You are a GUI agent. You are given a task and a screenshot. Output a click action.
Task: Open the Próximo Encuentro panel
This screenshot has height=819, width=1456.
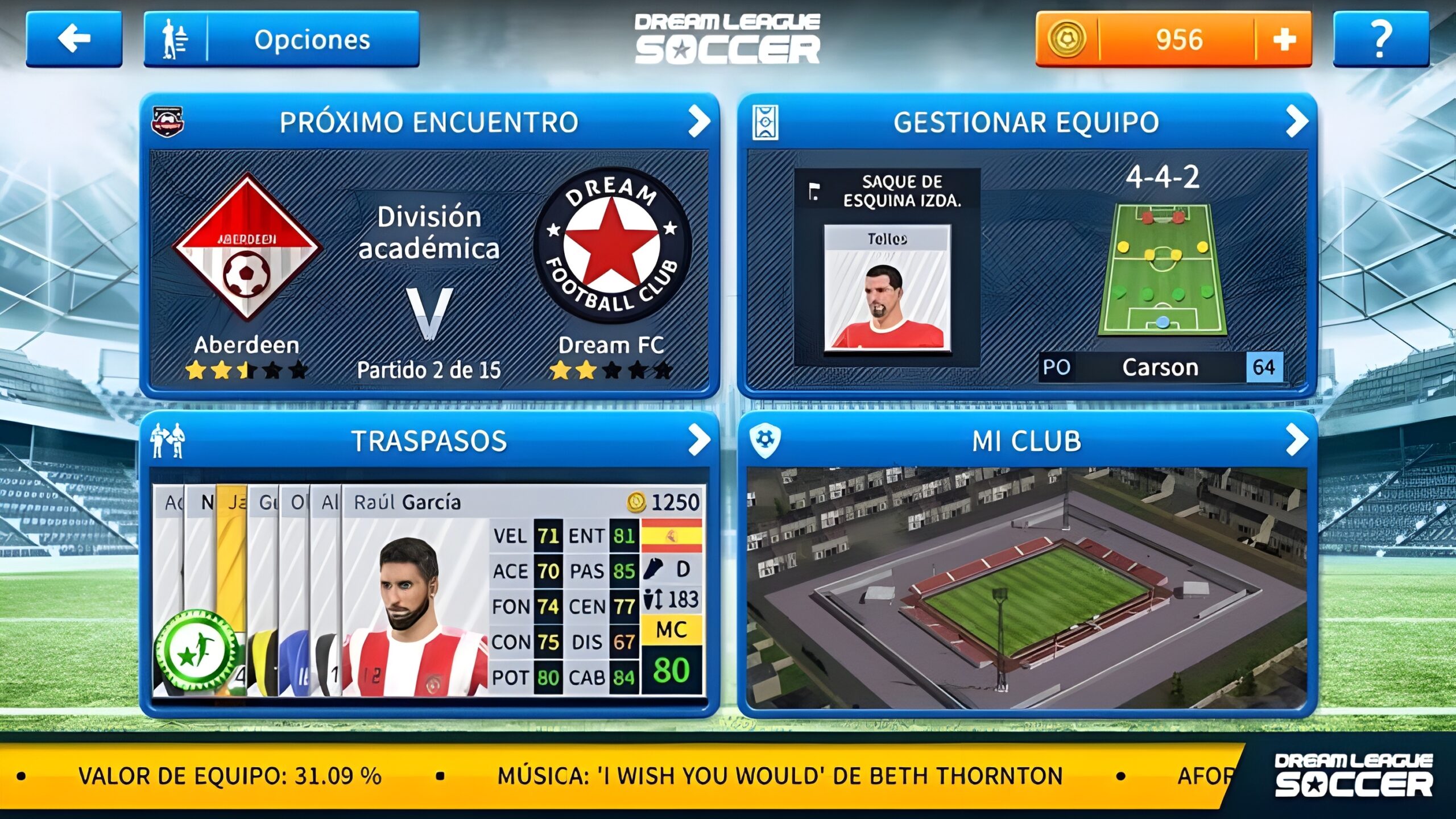[429, 122]
